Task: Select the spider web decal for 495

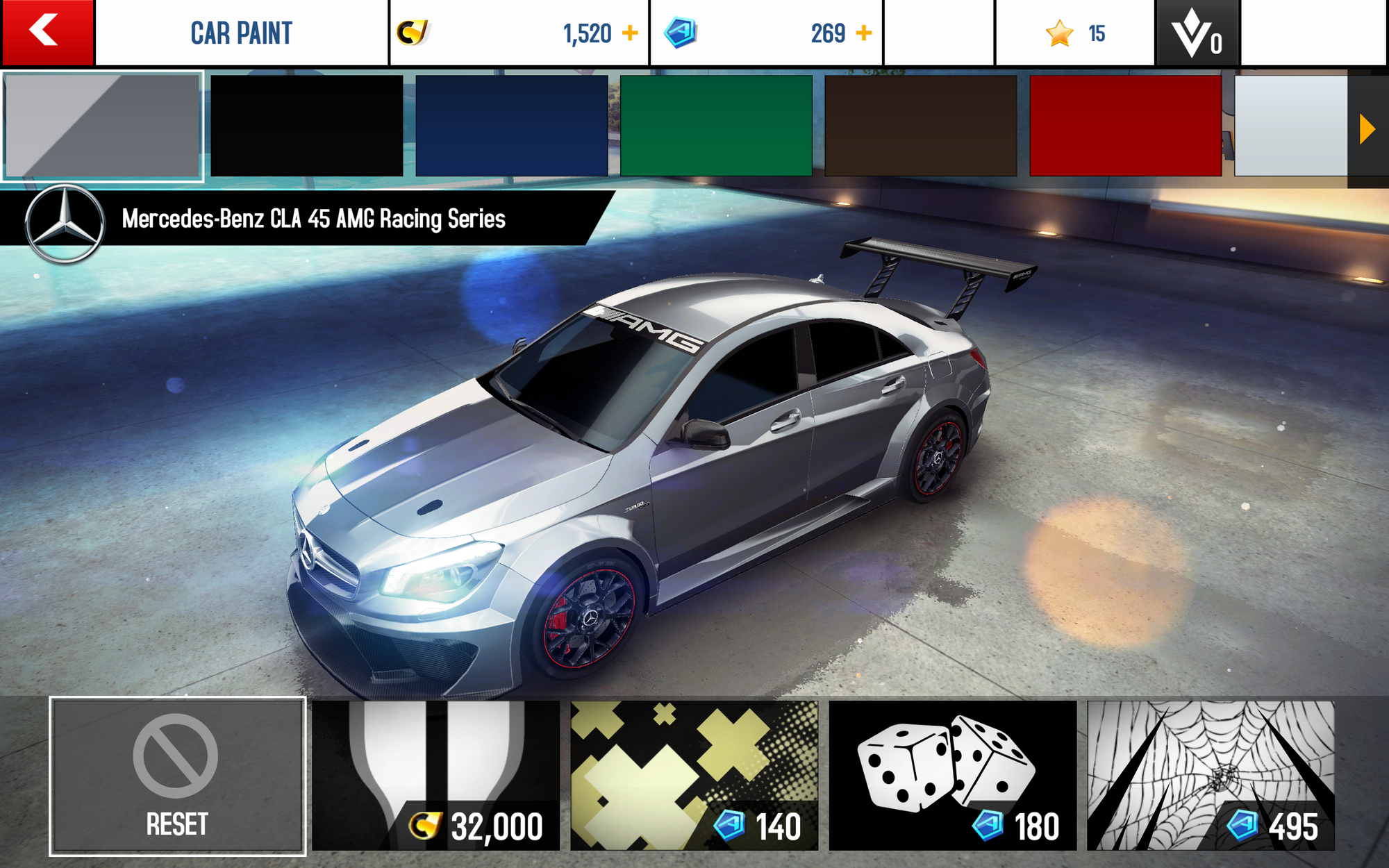Action: point(1211,776)
